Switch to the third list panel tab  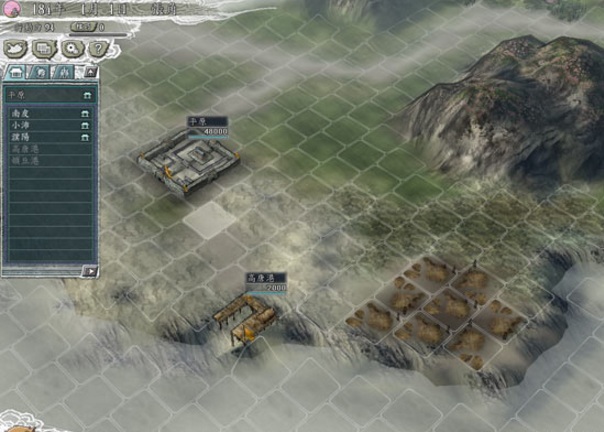(64, 72)
